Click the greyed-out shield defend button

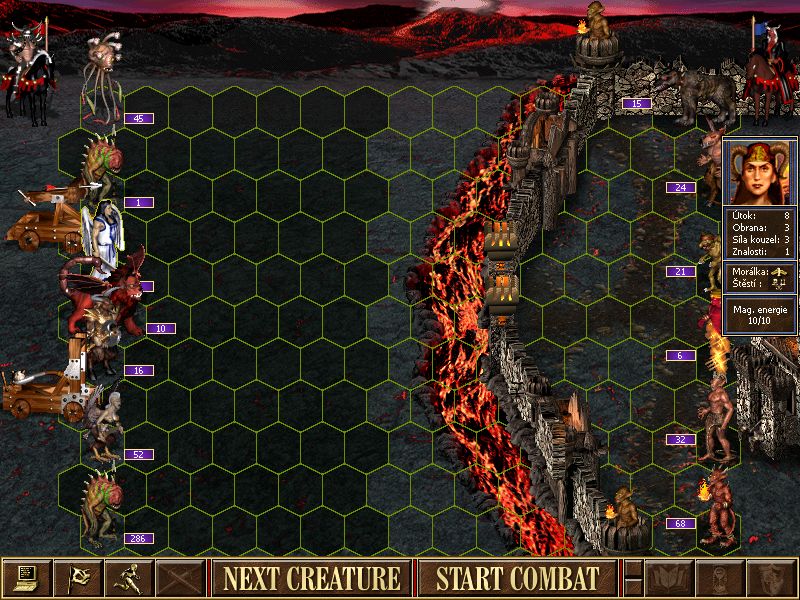coord(771,577)
